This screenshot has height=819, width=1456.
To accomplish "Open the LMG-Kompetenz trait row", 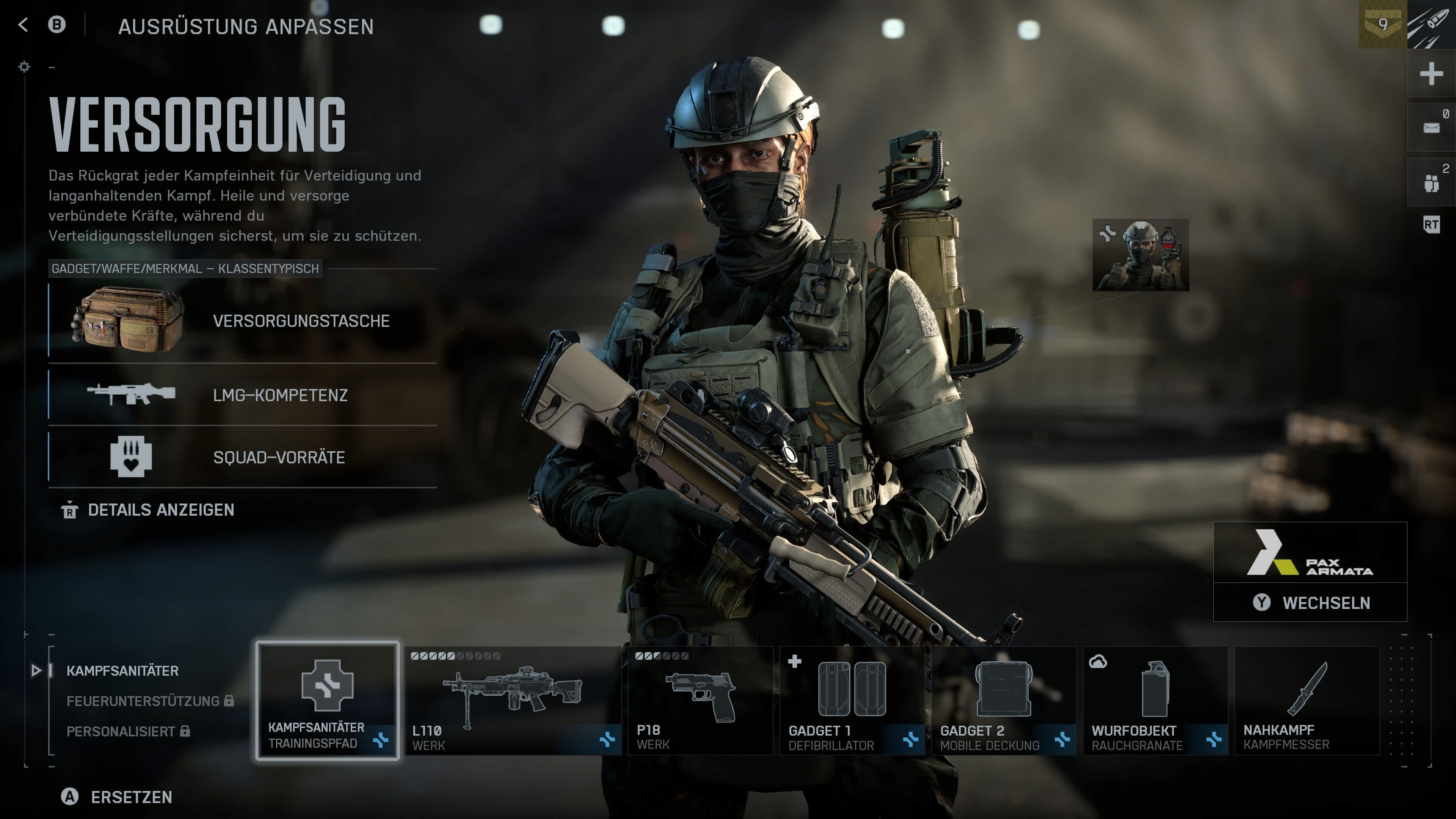I will click(x=243, y=395).
